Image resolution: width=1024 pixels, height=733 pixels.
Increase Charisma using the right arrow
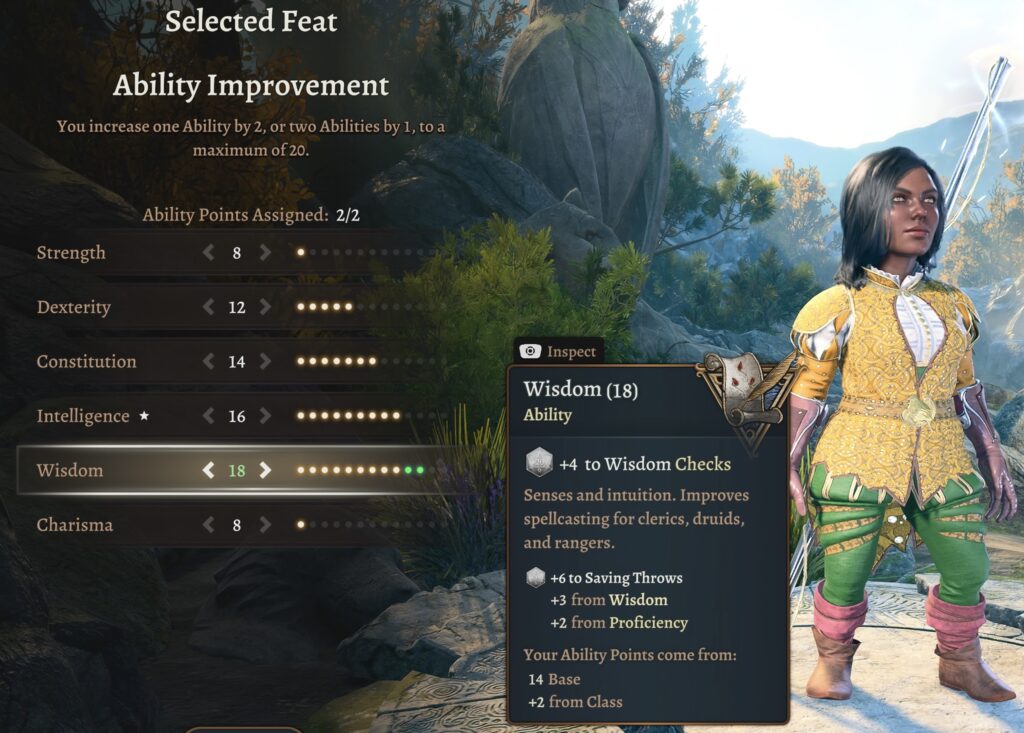click(x=265, y=524)
